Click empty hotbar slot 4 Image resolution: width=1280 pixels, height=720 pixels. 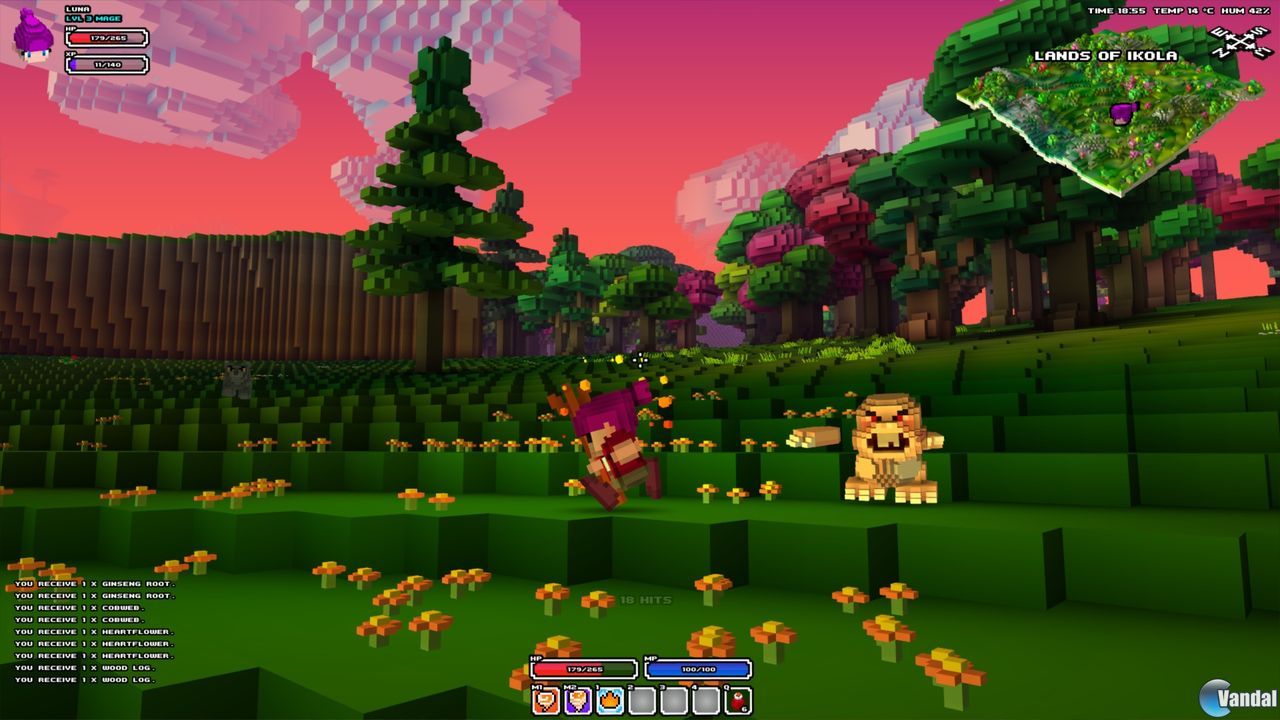pos(707,700)
